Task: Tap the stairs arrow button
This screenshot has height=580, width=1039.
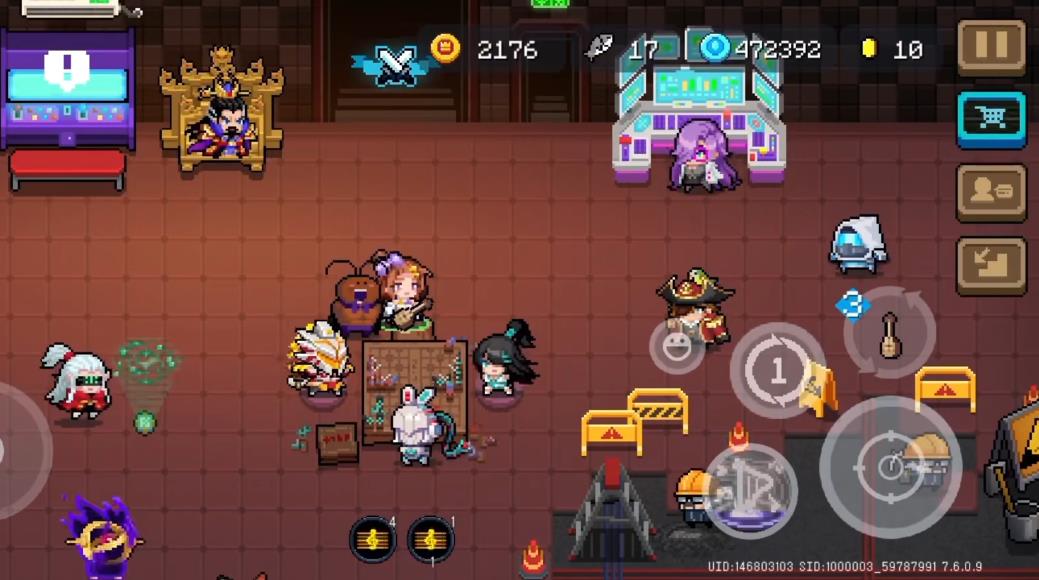Action: tap(991, 265)
